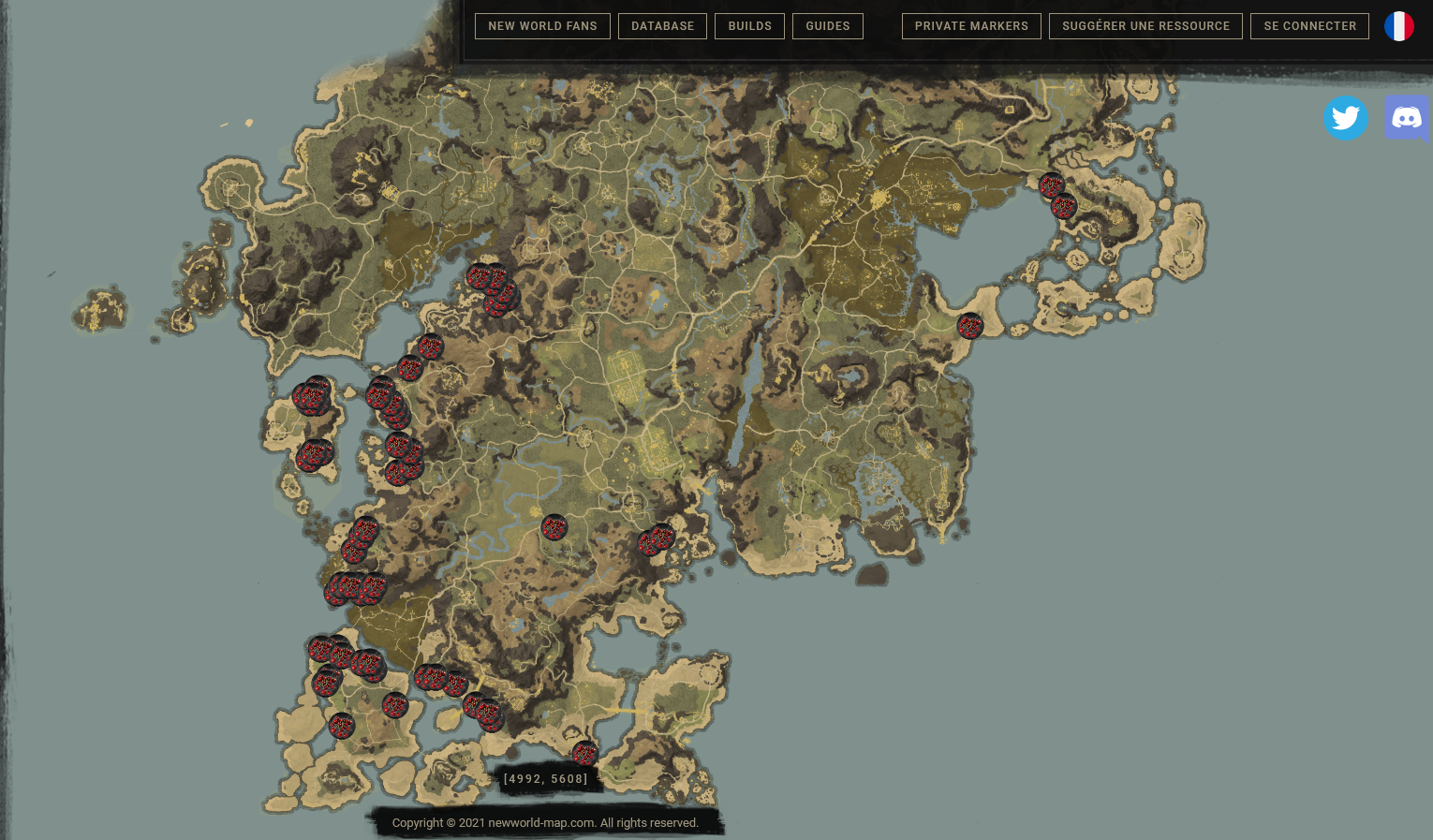
Task: Select the marker pair east of the central river
Action: 656,541
